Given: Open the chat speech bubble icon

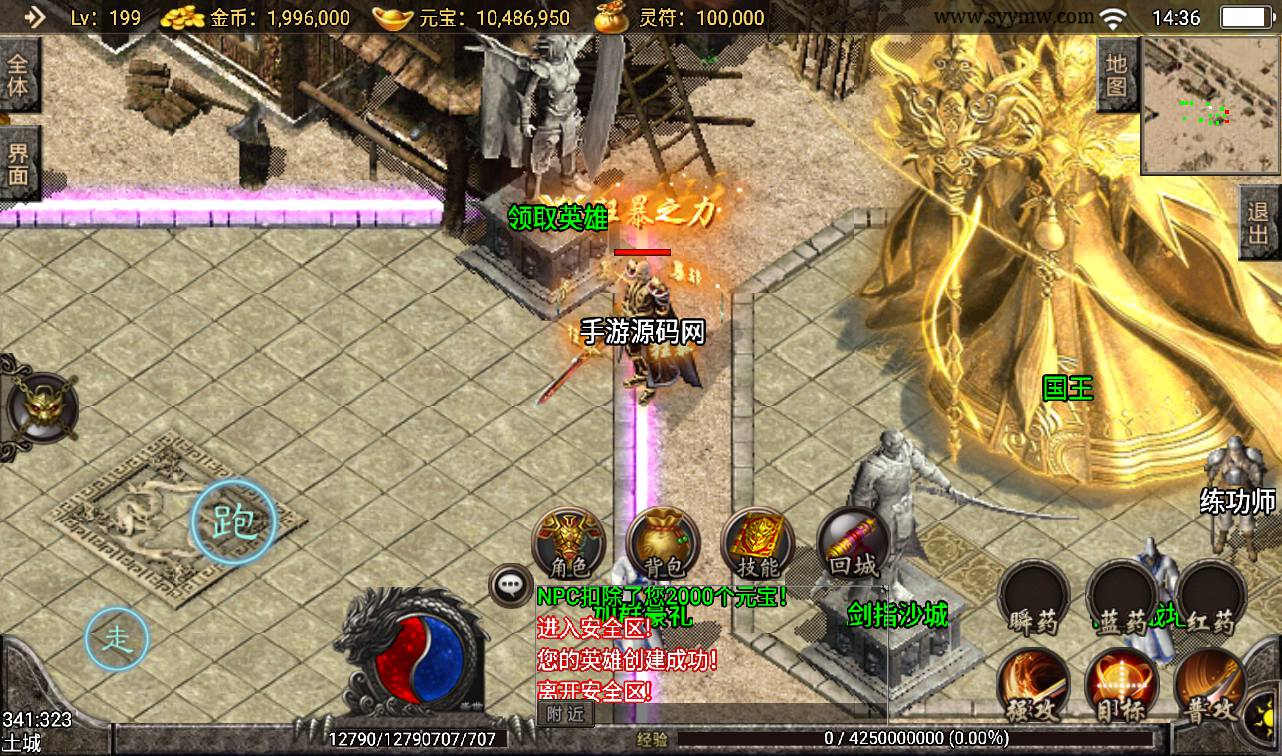Looking at the screenshot, I should [x=510, y=586].
